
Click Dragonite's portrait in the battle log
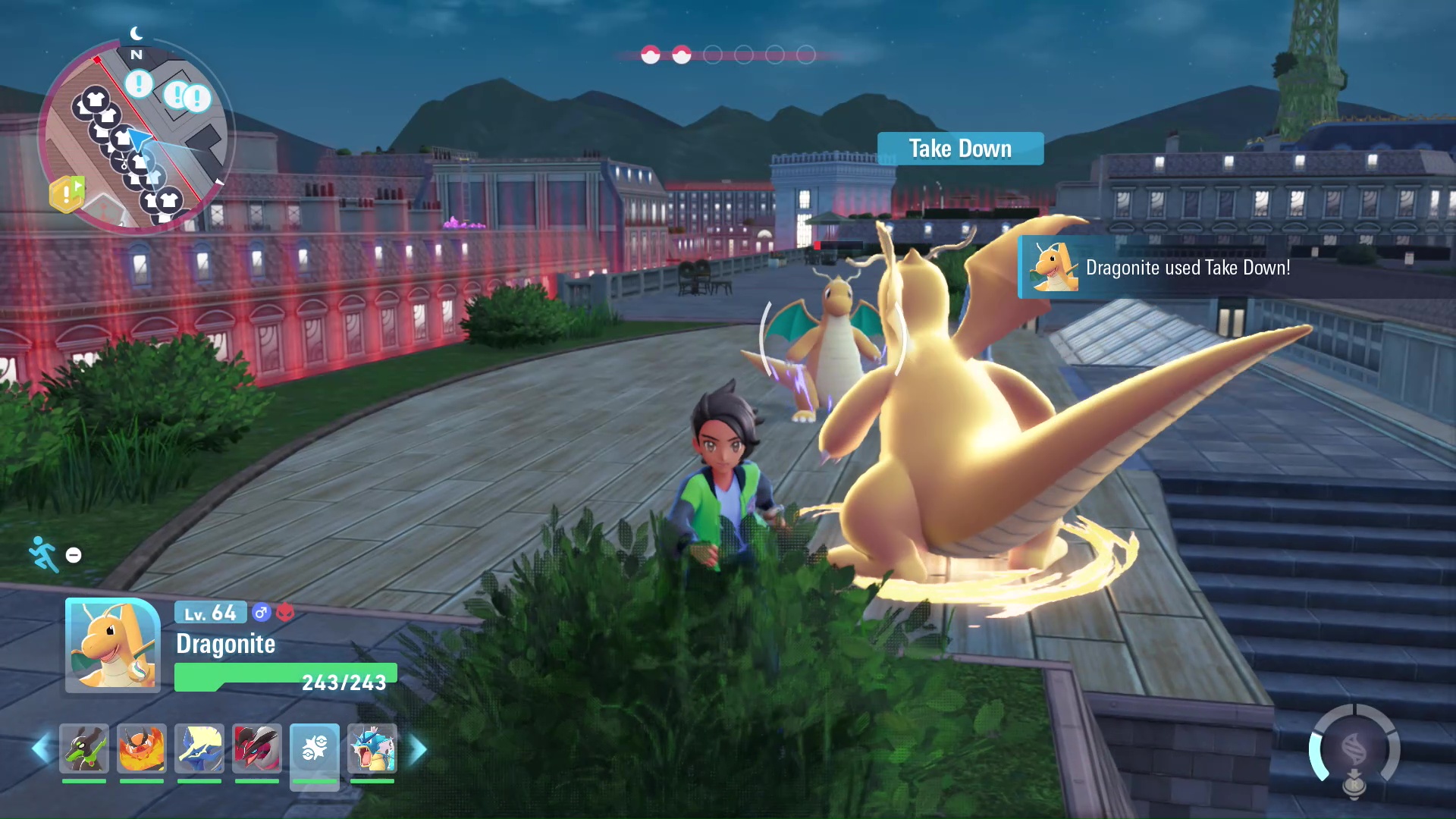point(1053,267)
